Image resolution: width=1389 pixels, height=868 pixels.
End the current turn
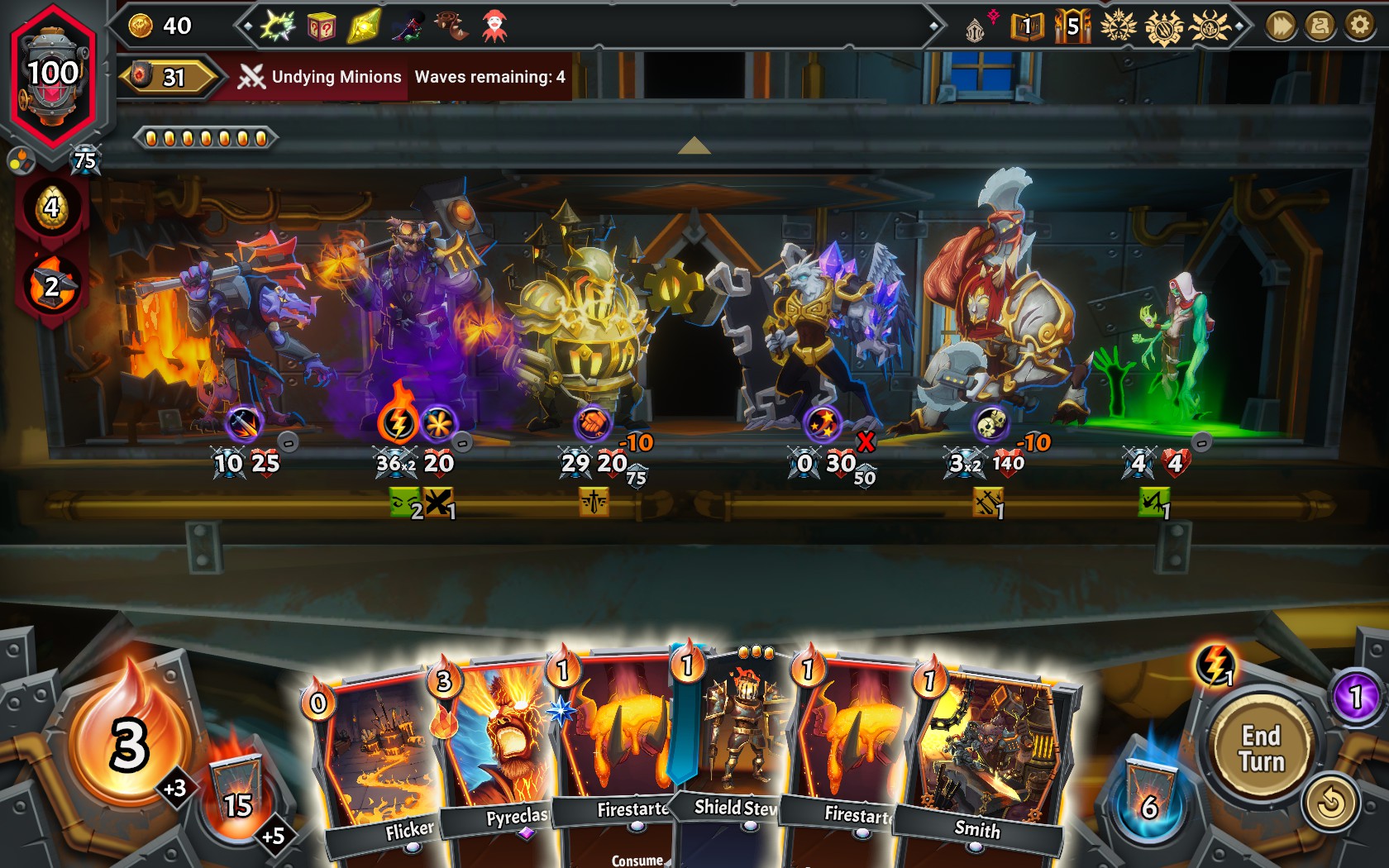tap(1261, 748)
